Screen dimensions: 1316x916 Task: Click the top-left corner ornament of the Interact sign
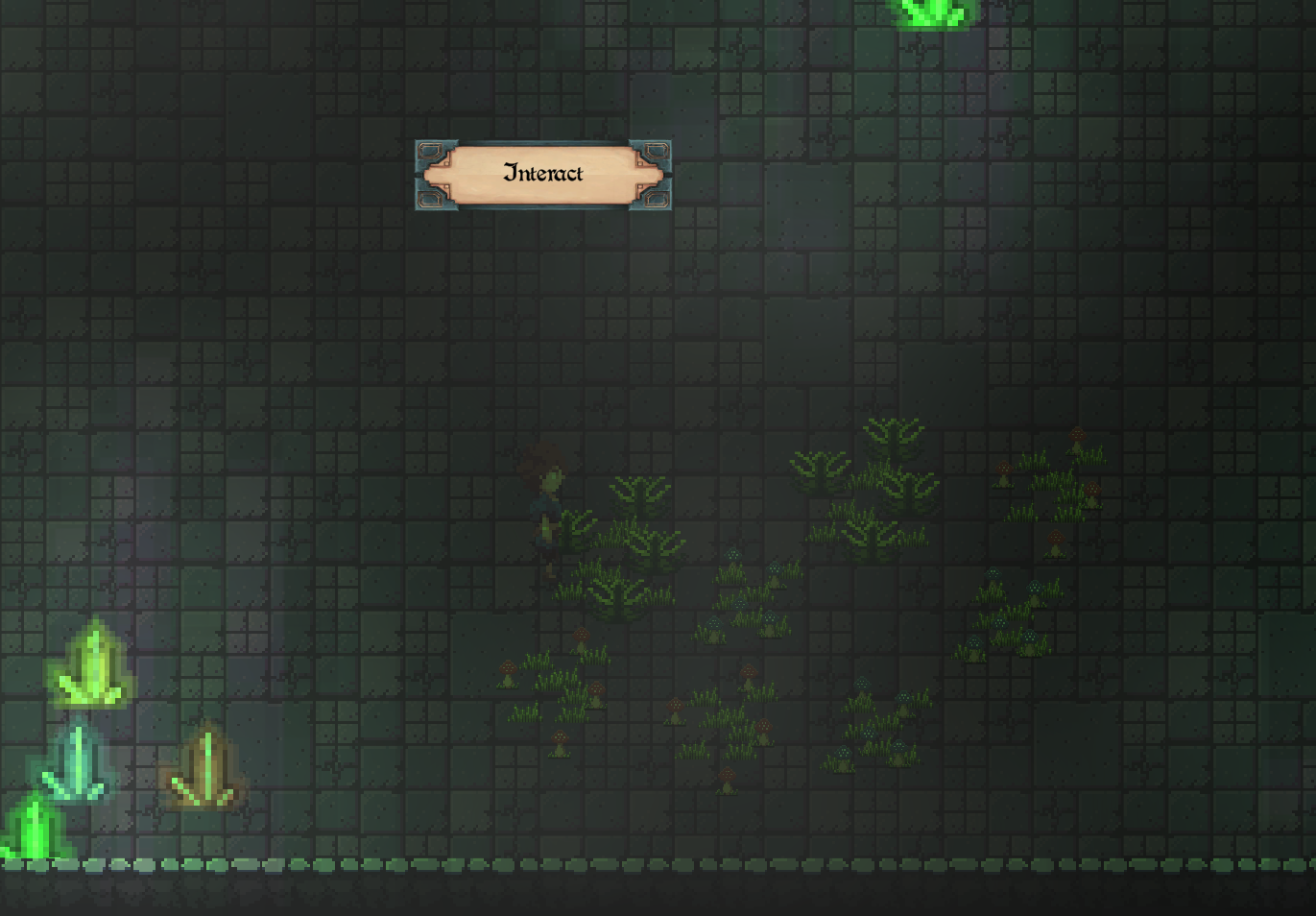coord(430,149)
